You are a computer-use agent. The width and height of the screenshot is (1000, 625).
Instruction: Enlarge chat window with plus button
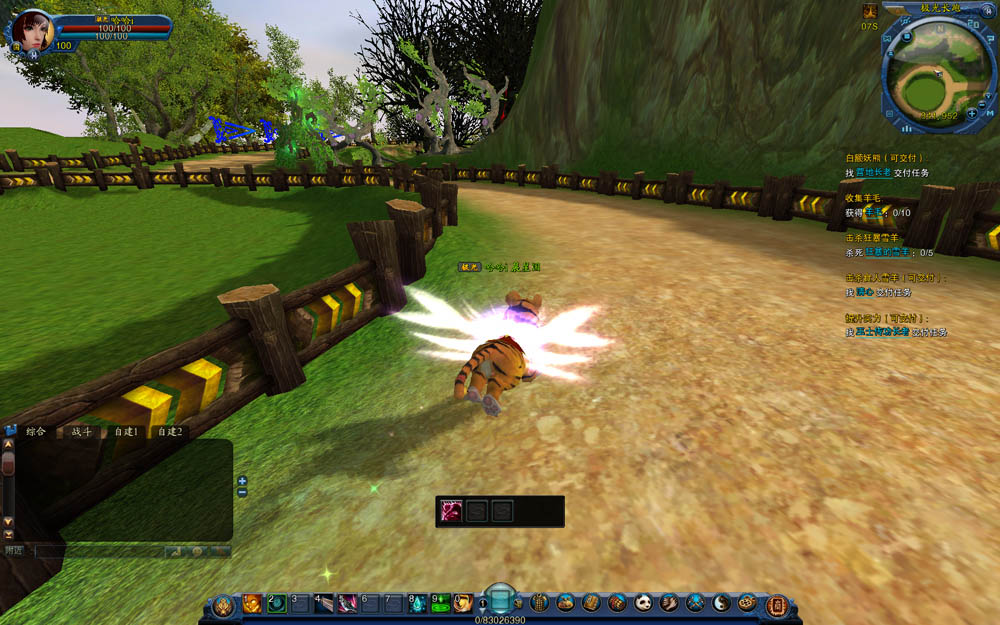point(242,481)
